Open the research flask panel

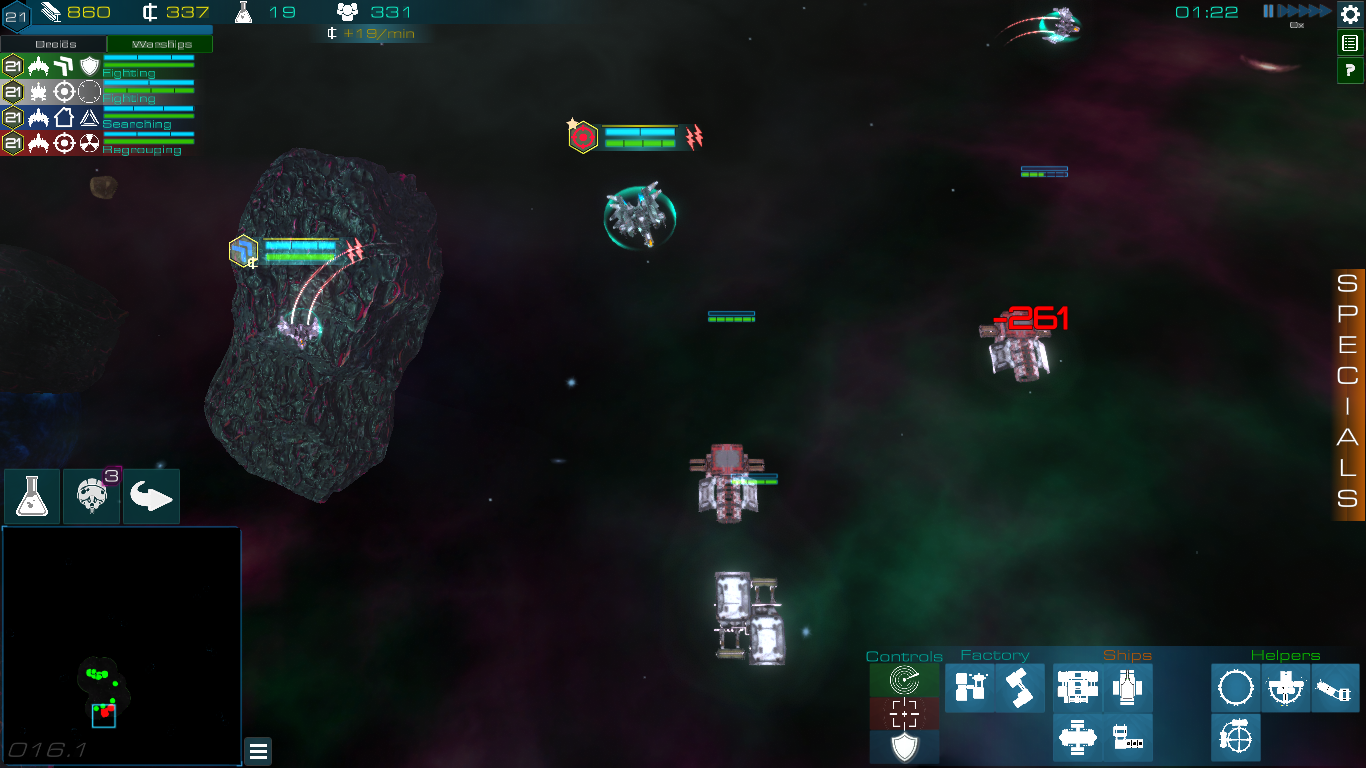coord(31,496)
